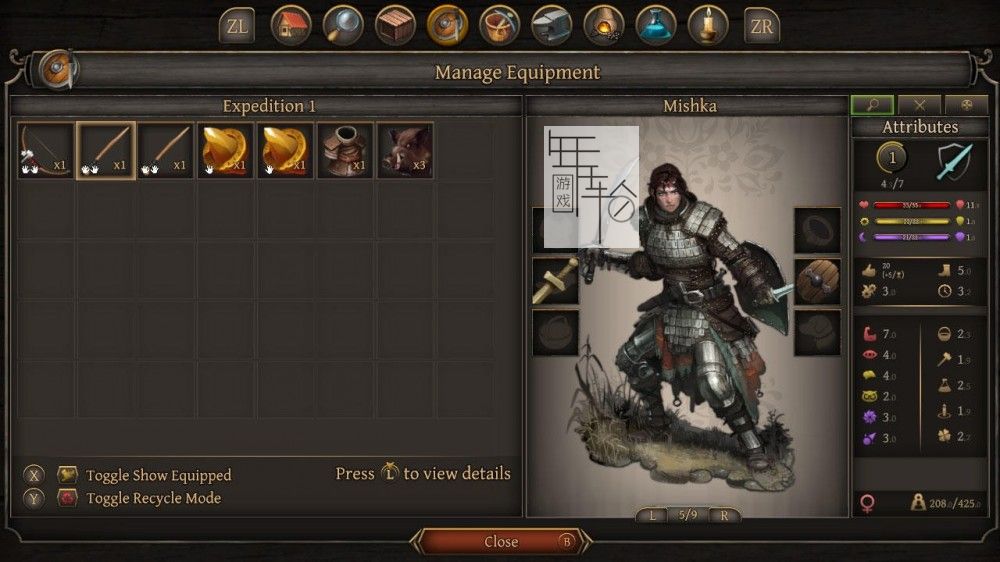Select the highlighted wooden staff slot
The height and width of the screenshot is (562, 1000).
(106, 151)
